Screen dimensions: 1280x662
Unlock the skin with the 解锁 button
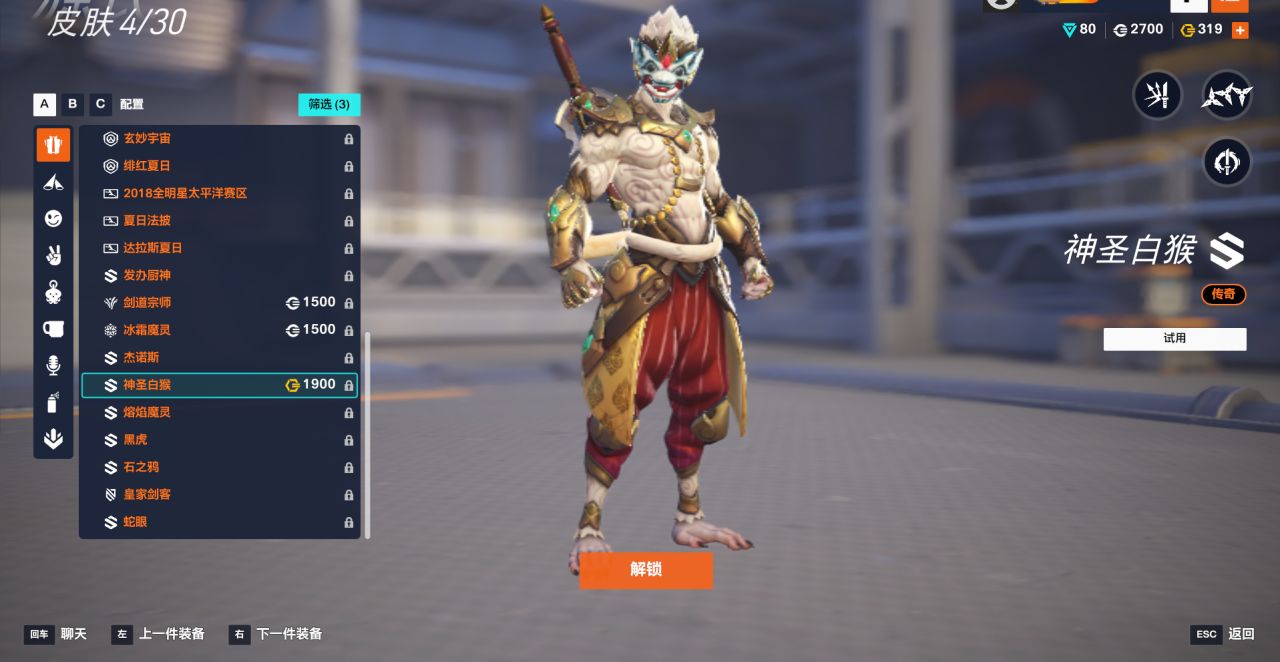(x=646, y=570)
